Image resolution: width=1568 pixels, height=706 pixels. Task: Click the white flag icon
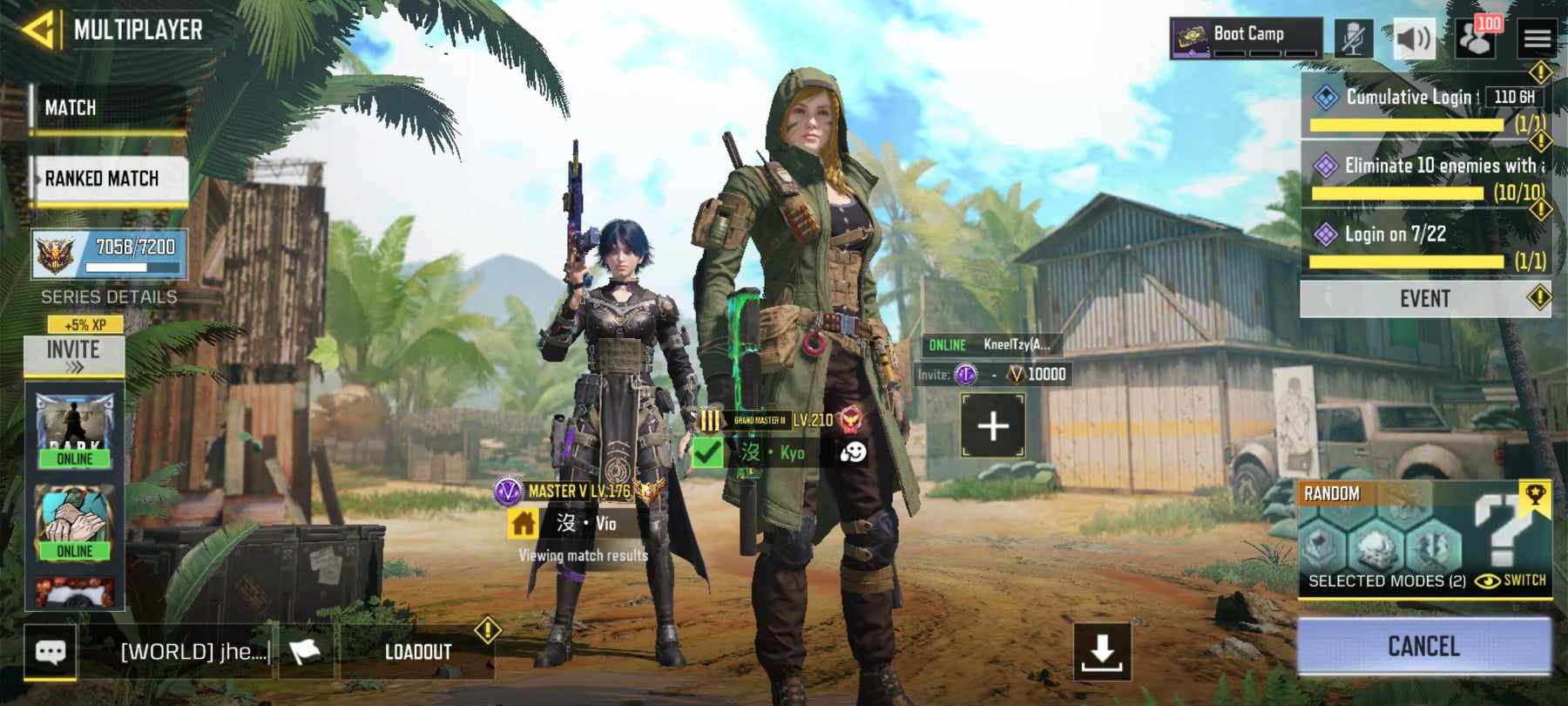pos(305,652)
